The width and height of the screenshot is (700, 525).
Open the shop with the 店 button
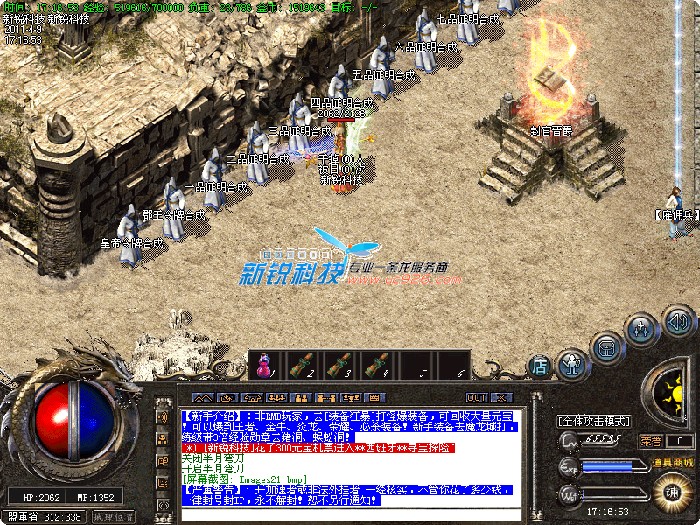[540, 365]
